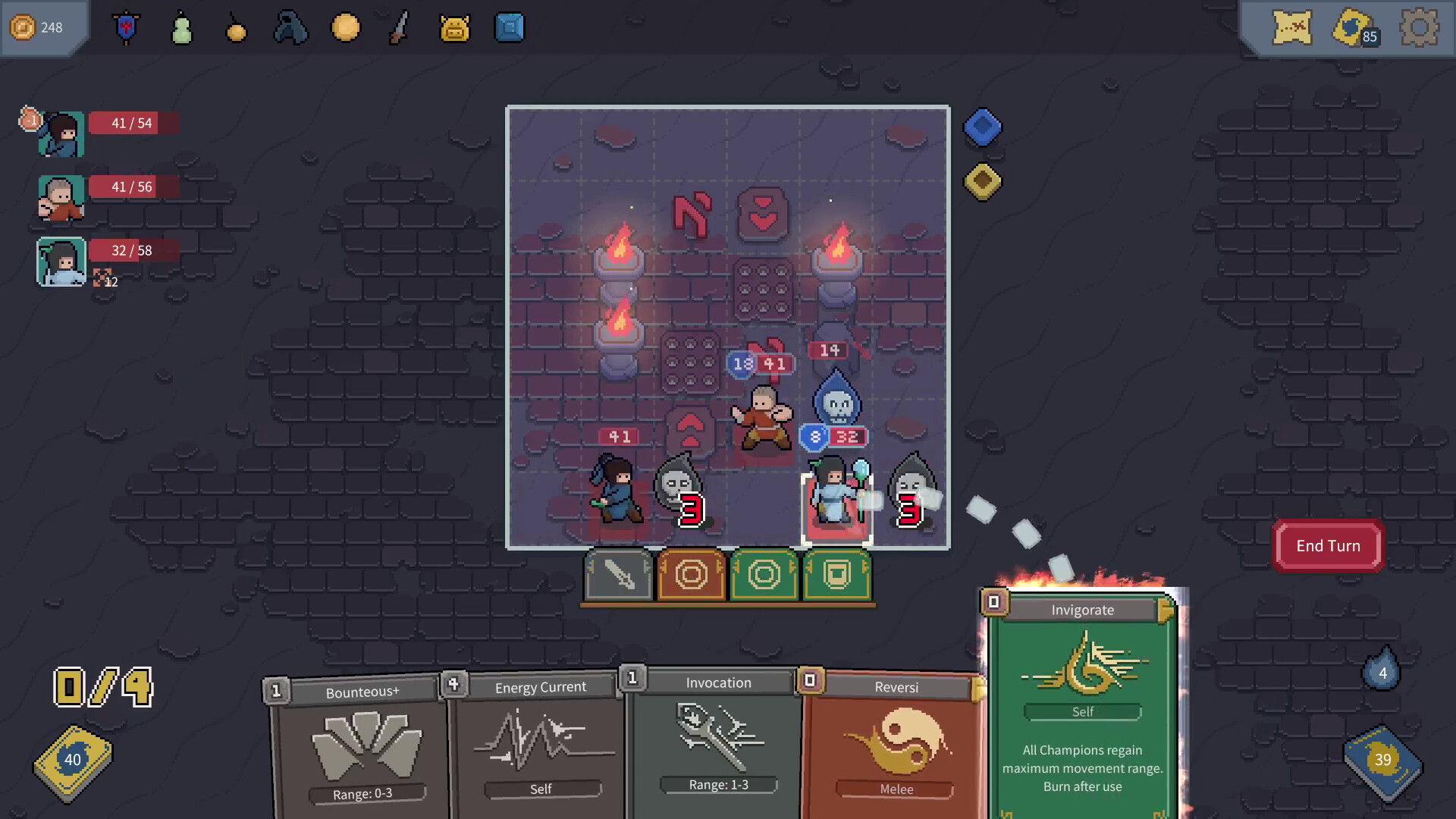This screenshot has width=1456, height=819.
Task: Select the blue champion banner icon on top bar
Action: tap(126, 27)
